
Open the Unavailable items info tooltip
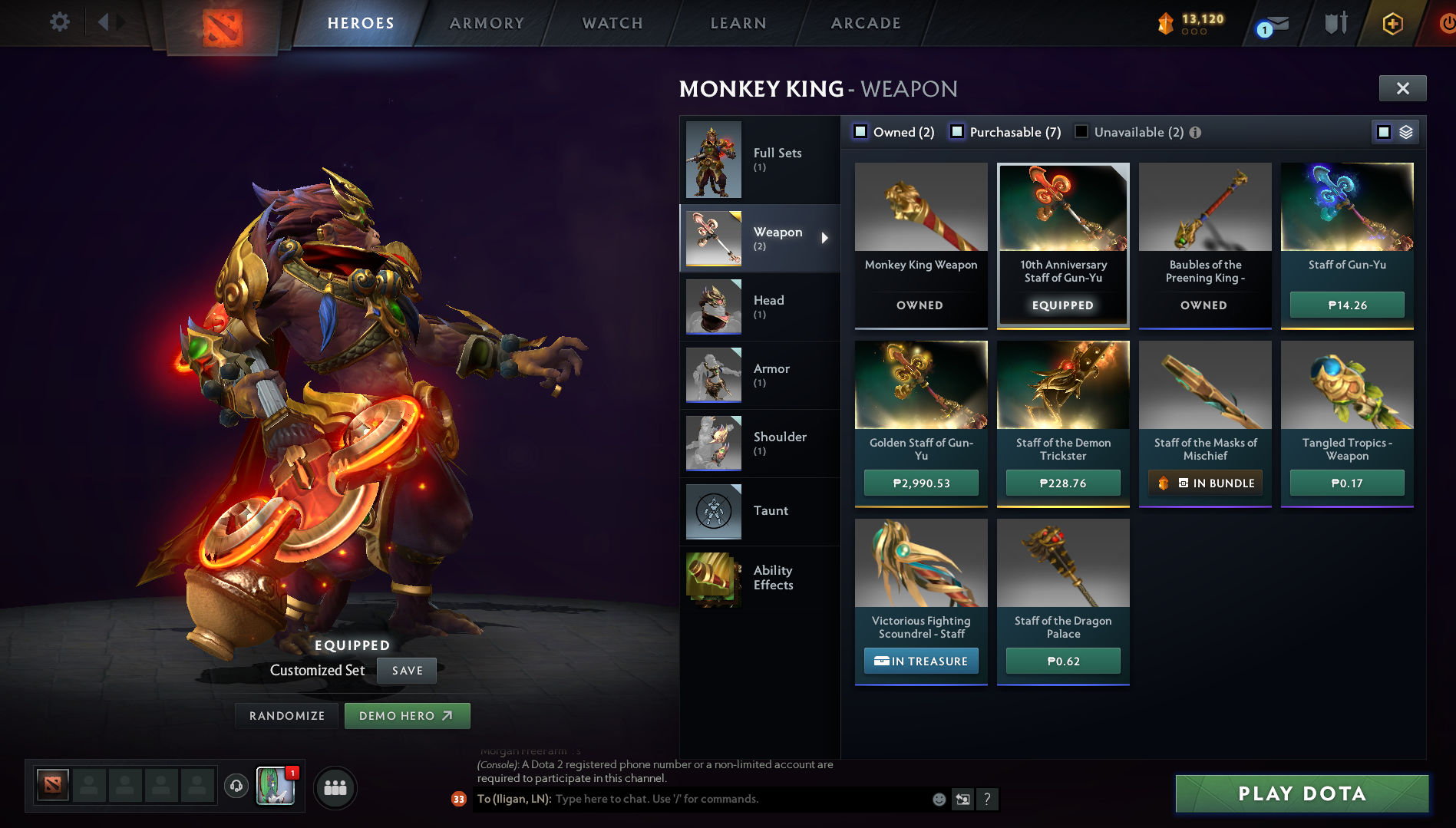click(1194, 132)
